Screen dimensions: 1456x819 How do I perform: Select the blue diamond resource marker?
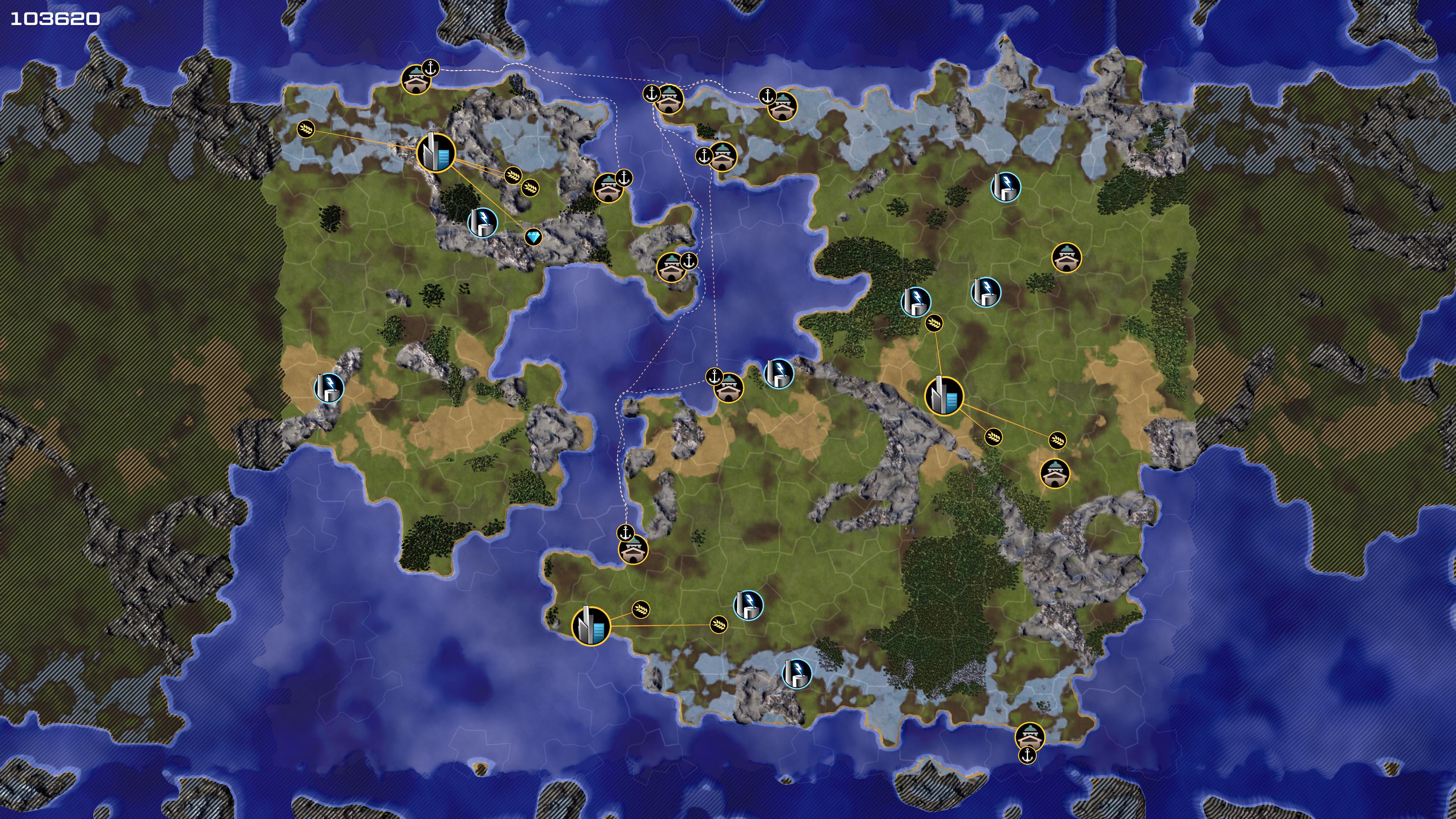click(533, 237)
